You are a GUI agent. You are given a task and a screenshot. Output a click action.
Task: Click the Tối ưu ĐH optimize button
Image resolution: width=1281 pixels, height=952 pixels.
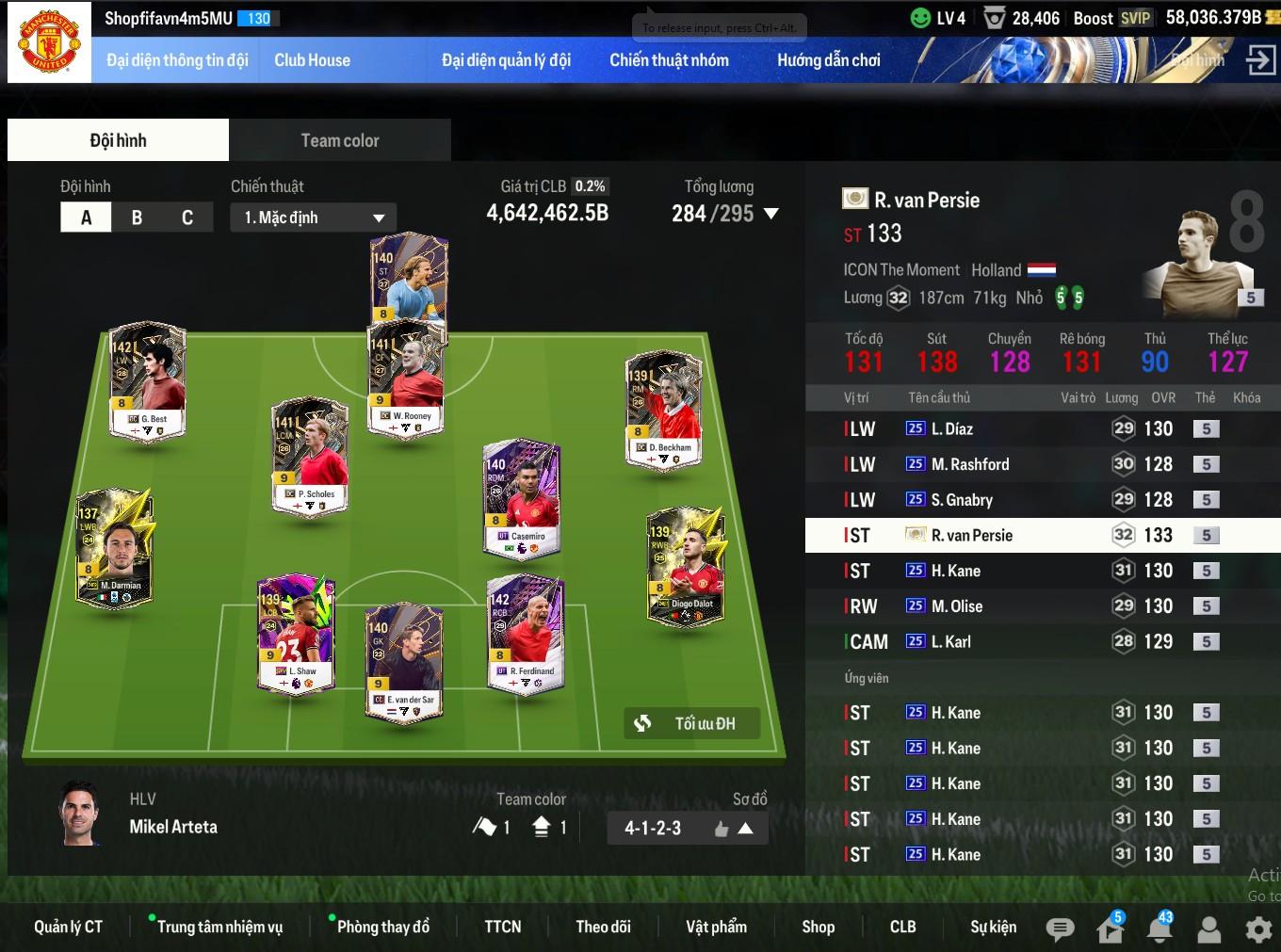[x=691, y=723]
